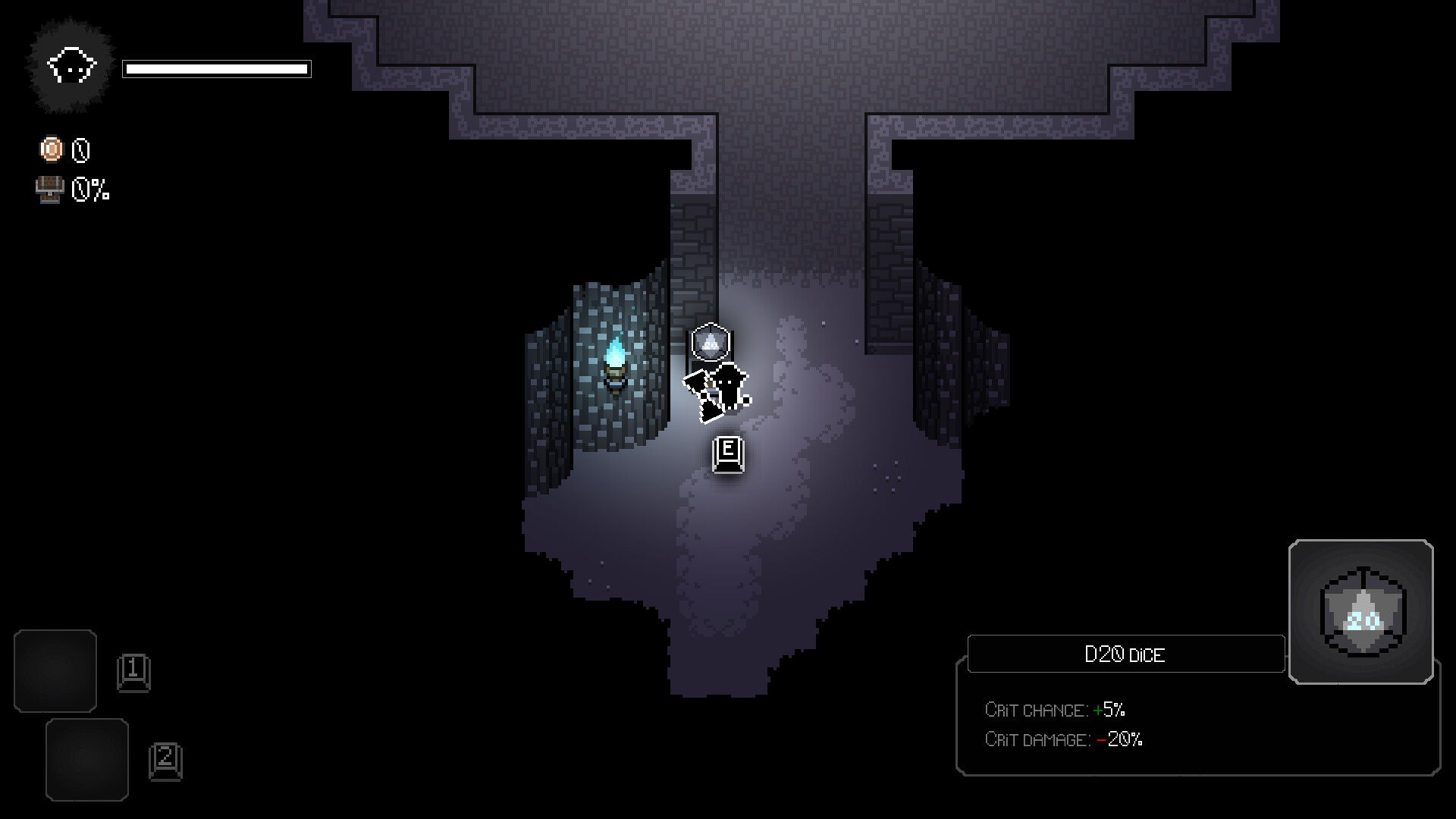Click the health bar at the top
The width and height of the screenshot is (1456, 819).
click(218, 69)
